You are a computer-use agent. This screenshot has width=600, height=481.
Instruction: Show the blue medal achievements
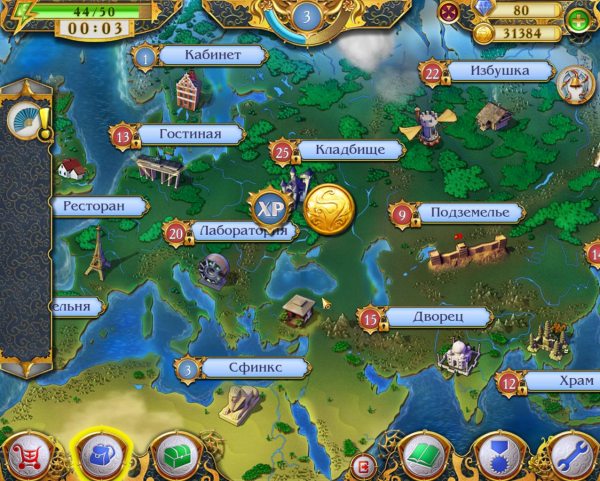click(496, 457)
